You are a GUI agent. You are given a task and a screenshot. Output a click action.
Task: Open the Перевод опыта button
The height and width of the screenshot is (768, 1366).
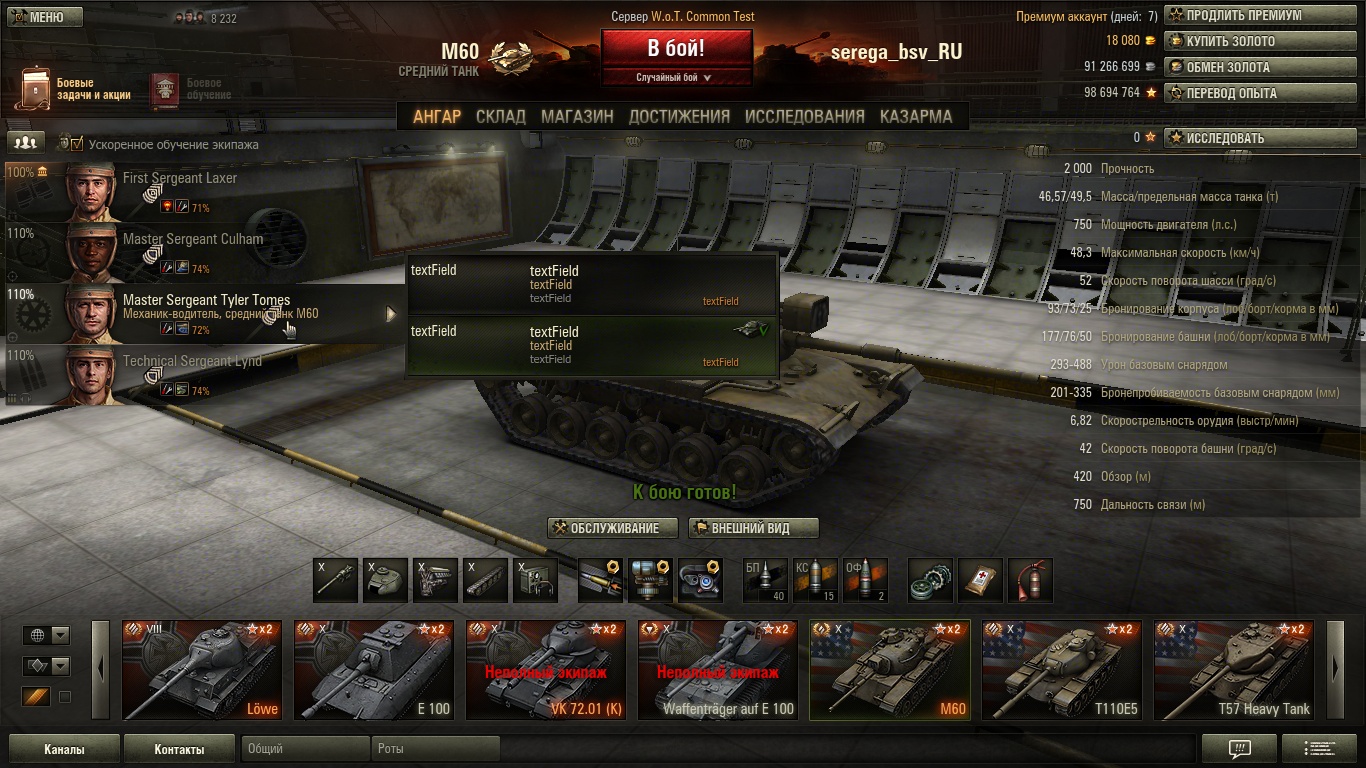pos(1245,93)
